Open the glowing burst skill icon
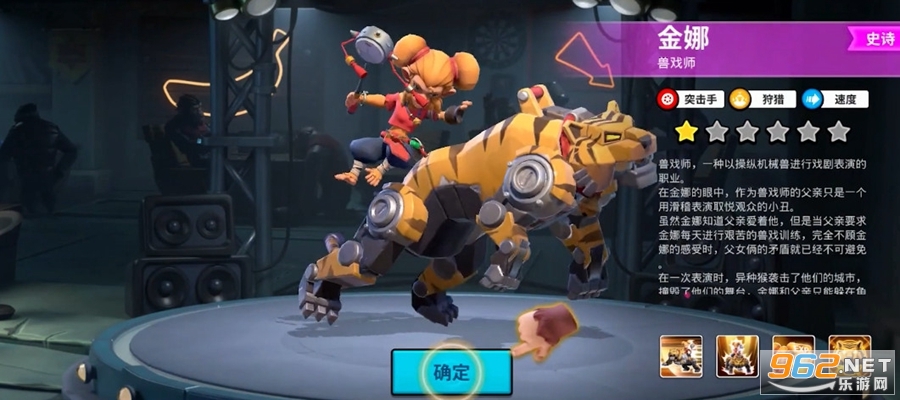 click(x=735, y=356)
